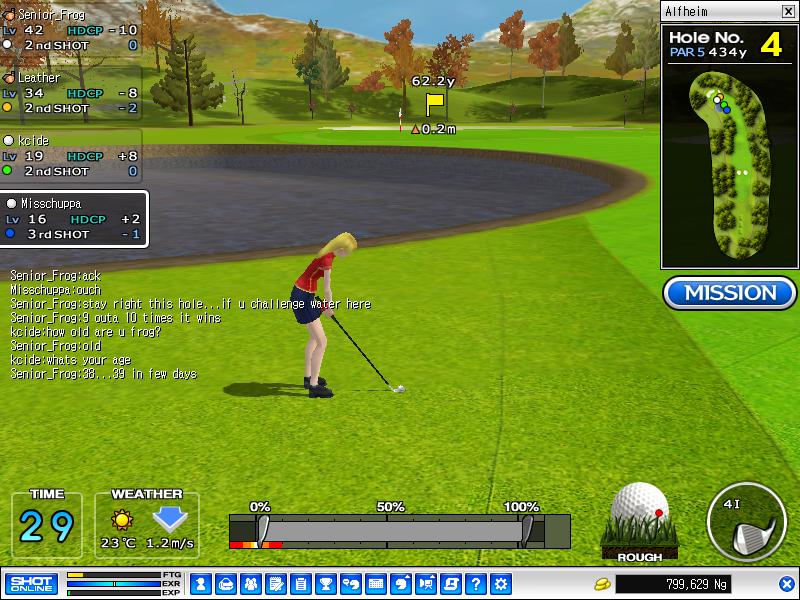Select Senior_Frog's player scorecard
This screenshot has height=600, width=800.
70,31
